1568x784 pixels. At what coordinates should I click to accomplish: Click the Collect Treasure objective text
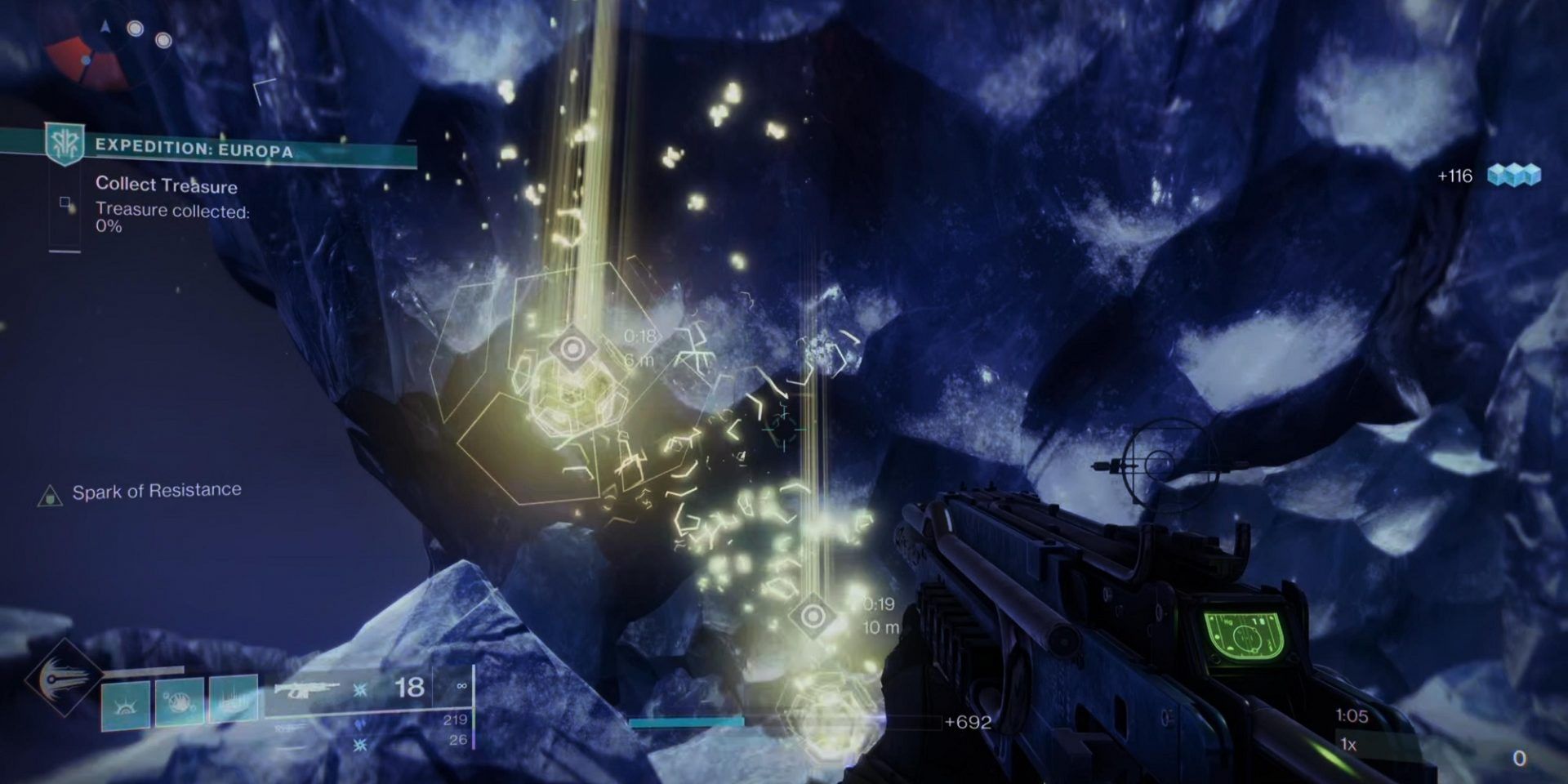(x=166, y=186)
